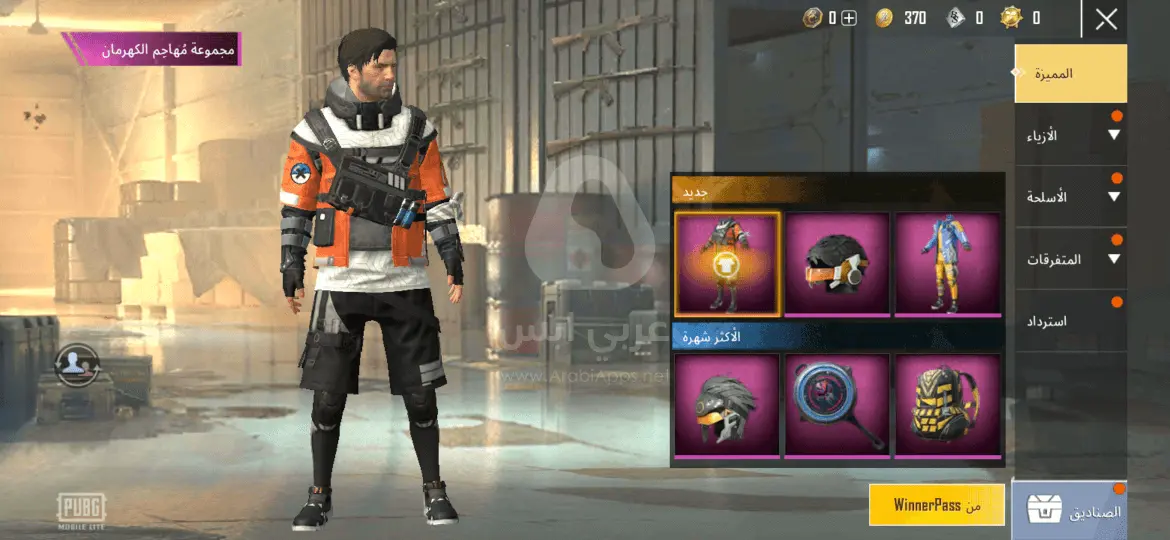Close the shop with the X button
The height and width of the screenshot is (540, 1170).
click(1105, 19)
